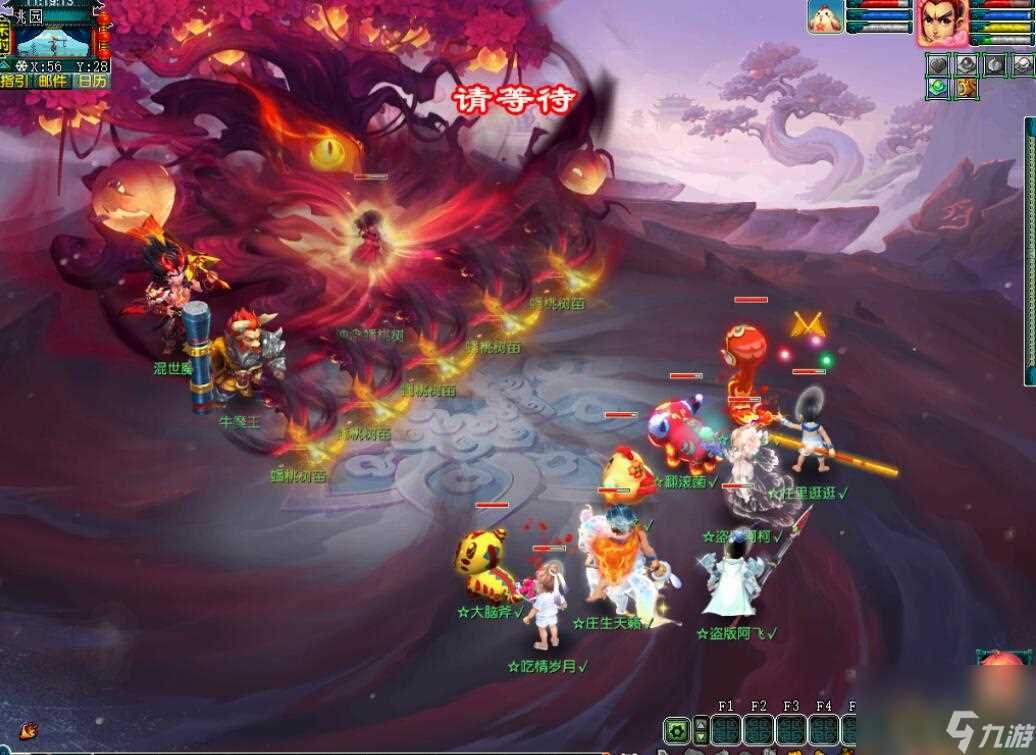Open the green gear settings button
Viewport: 1036px width, 755px height.
677,729
